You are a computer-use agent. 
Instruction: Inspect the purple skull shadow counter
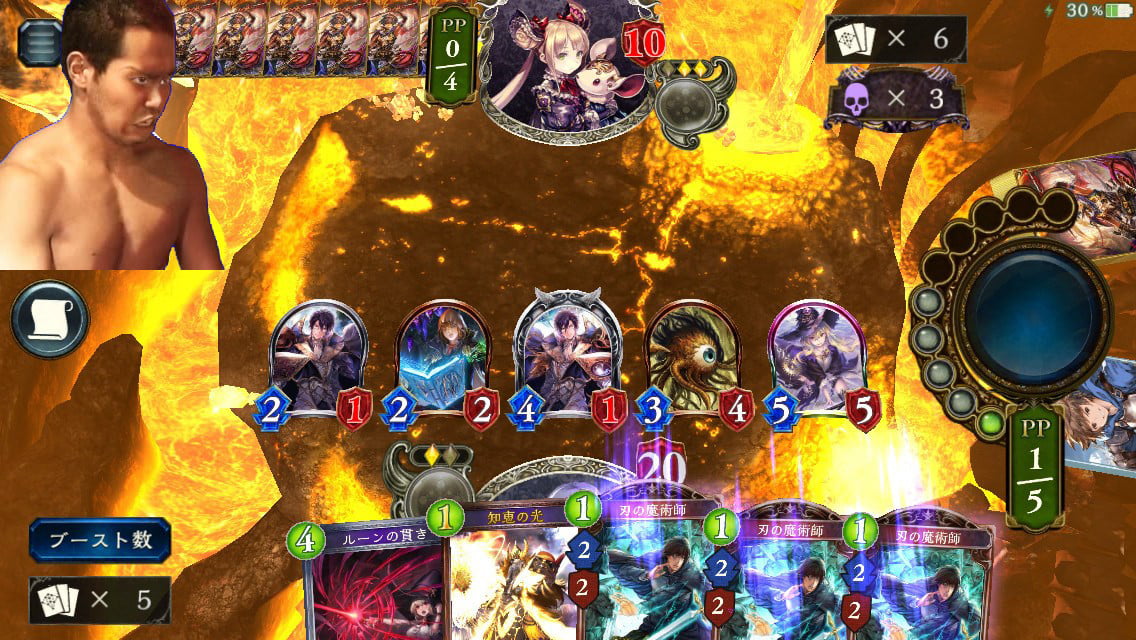895,98
